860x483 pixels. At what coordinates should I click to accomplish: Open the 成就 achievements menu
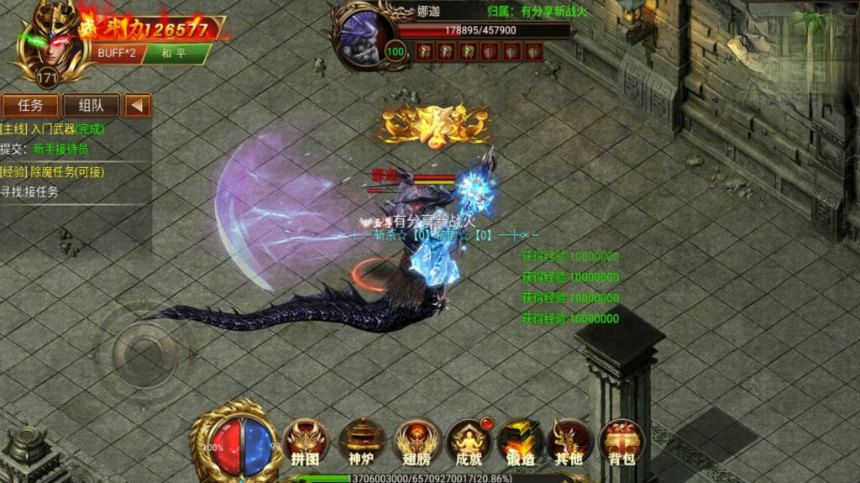[469, 442]
